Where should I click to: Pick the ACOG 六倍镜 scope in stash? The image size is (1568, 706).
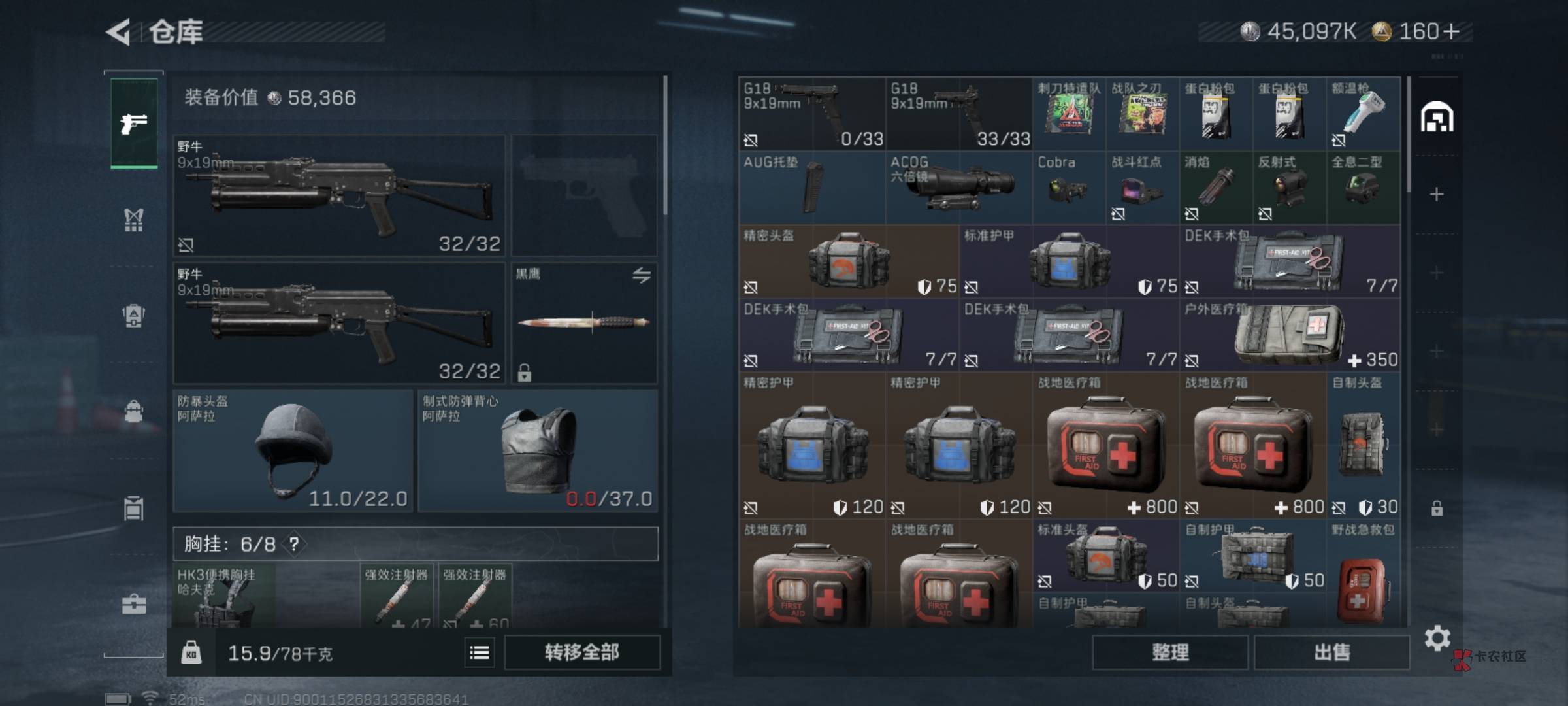958,187
